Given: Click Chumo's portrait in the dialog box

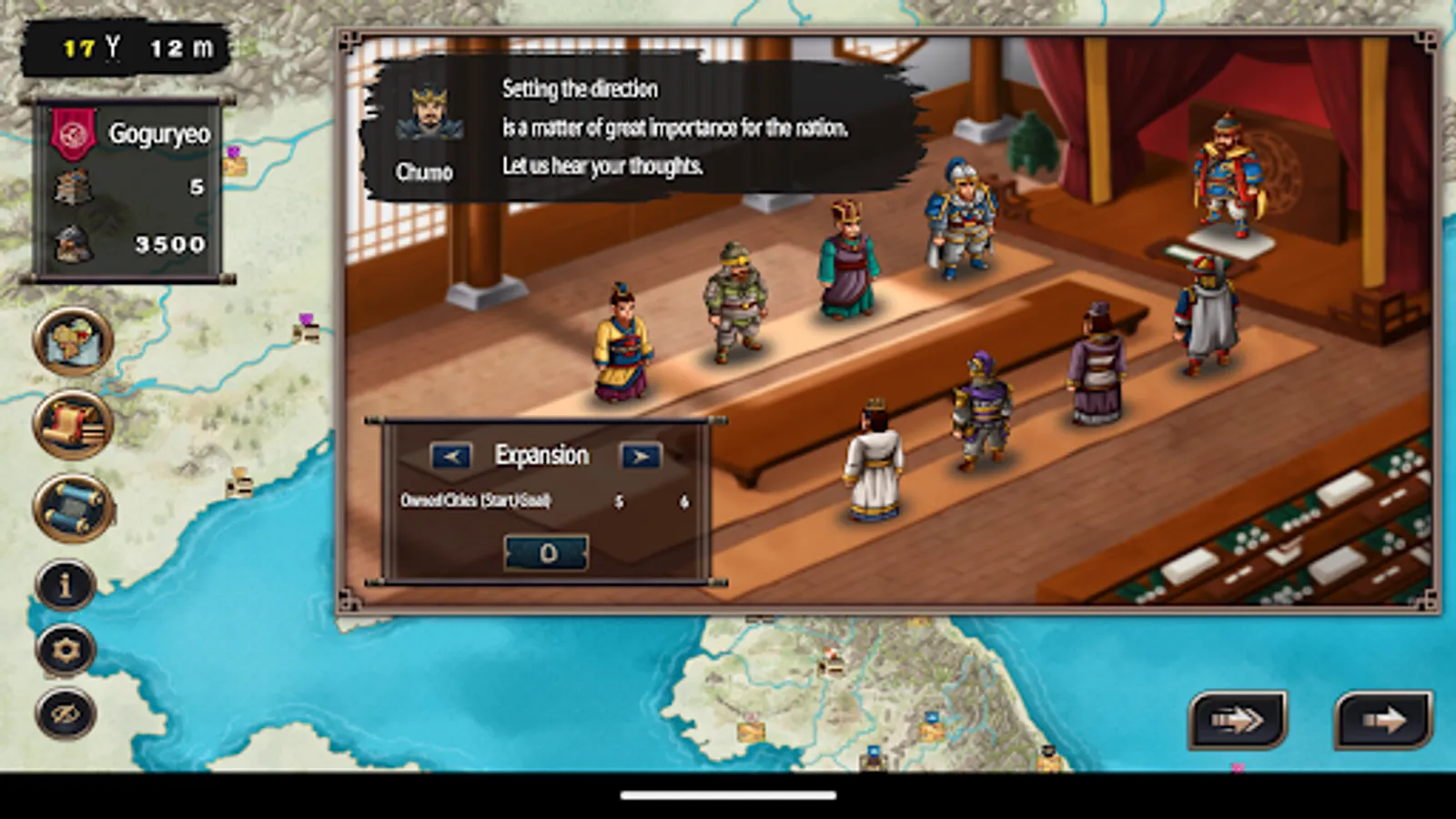Looking at the screenshot, I should (x=427, y=115).
